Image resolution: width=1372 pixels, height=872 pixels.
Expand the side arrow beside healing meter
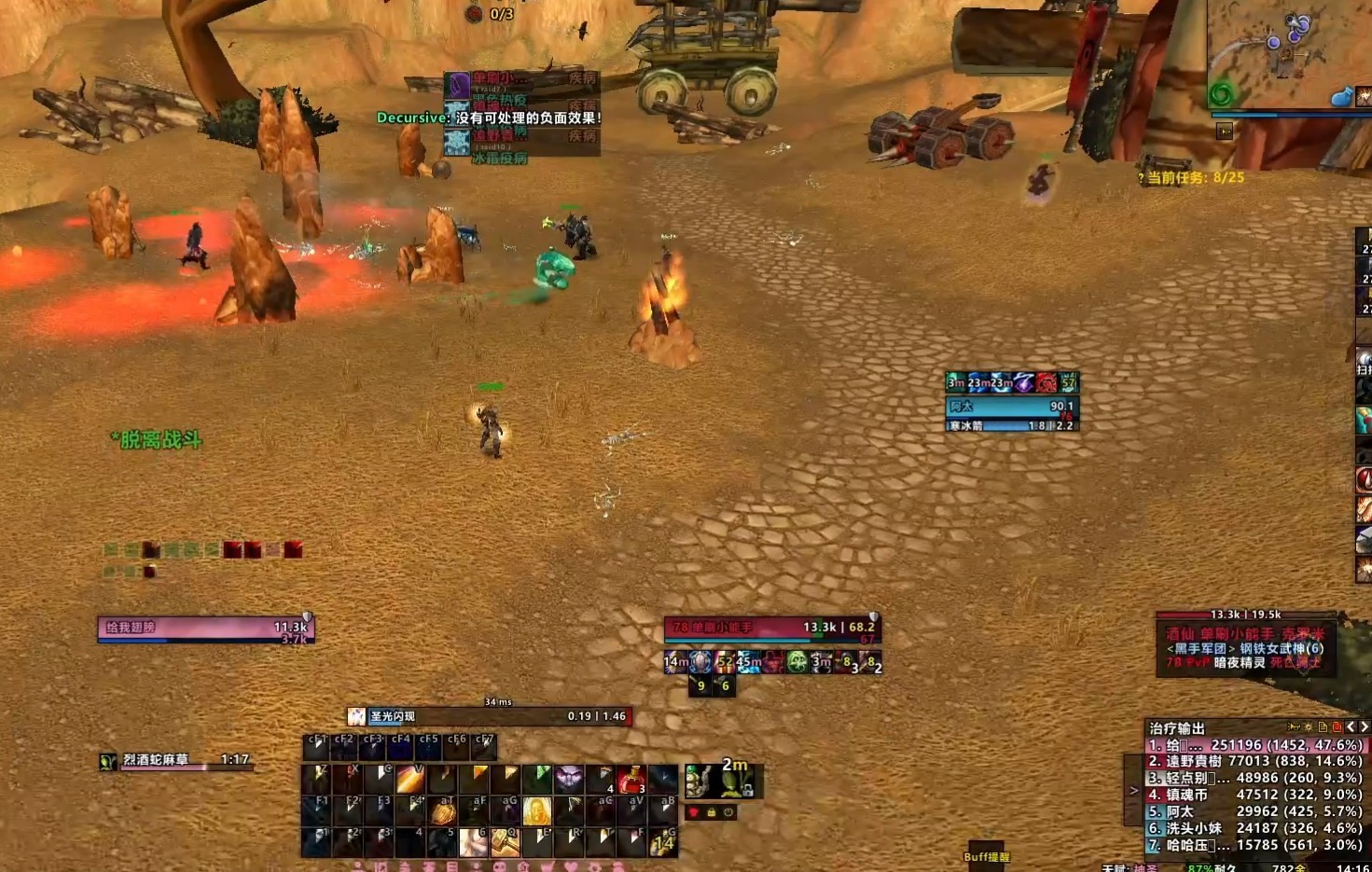tap(1134, 790)
